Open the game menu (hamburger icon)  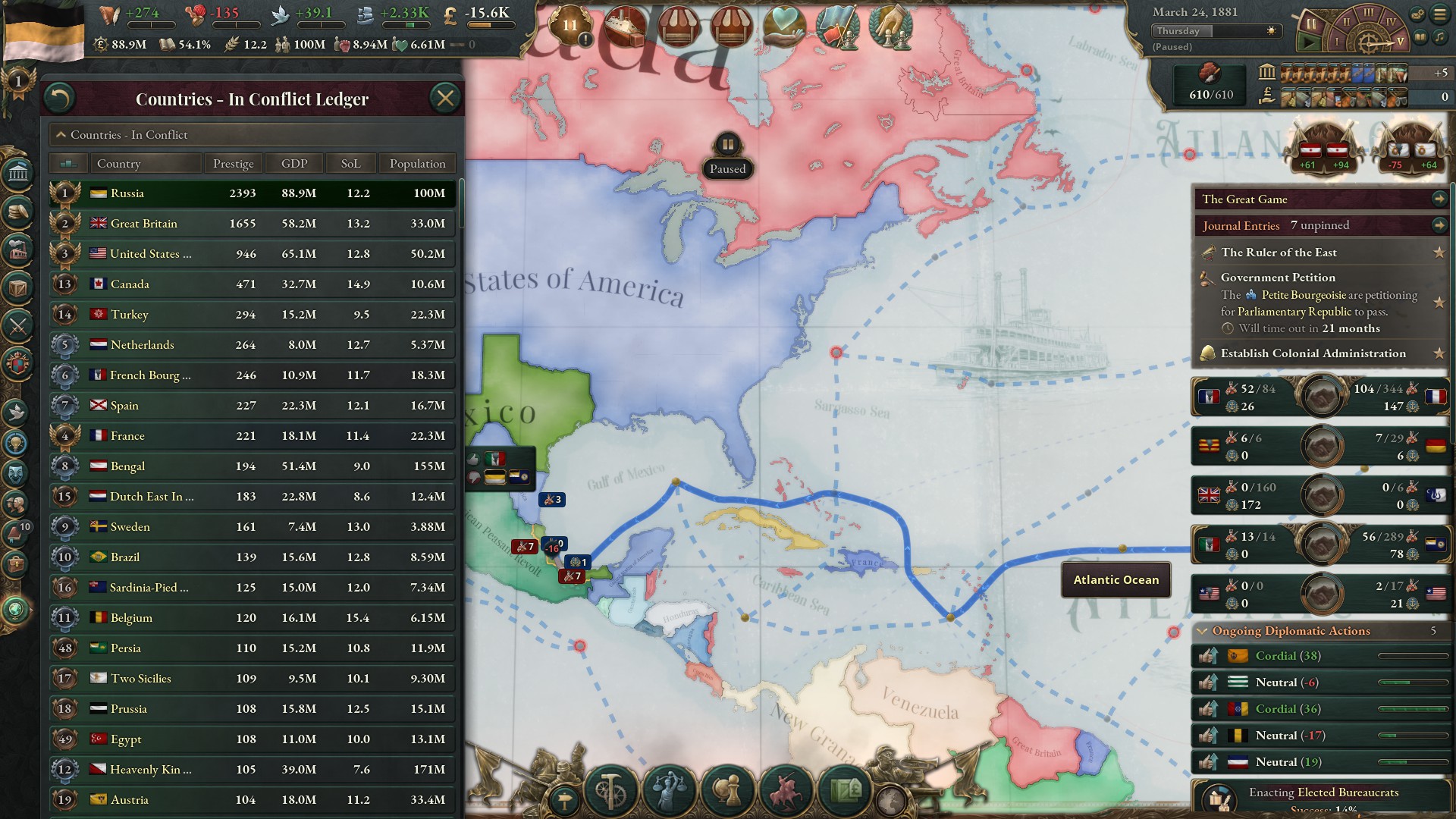pos(1439,14)
